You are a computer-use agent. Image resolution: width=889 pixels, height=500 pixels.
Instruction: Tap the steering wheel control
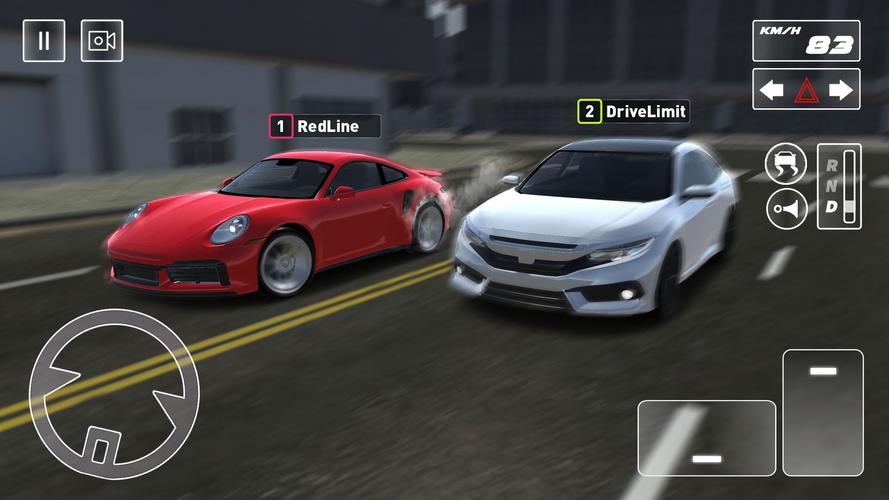pos(114,394)
